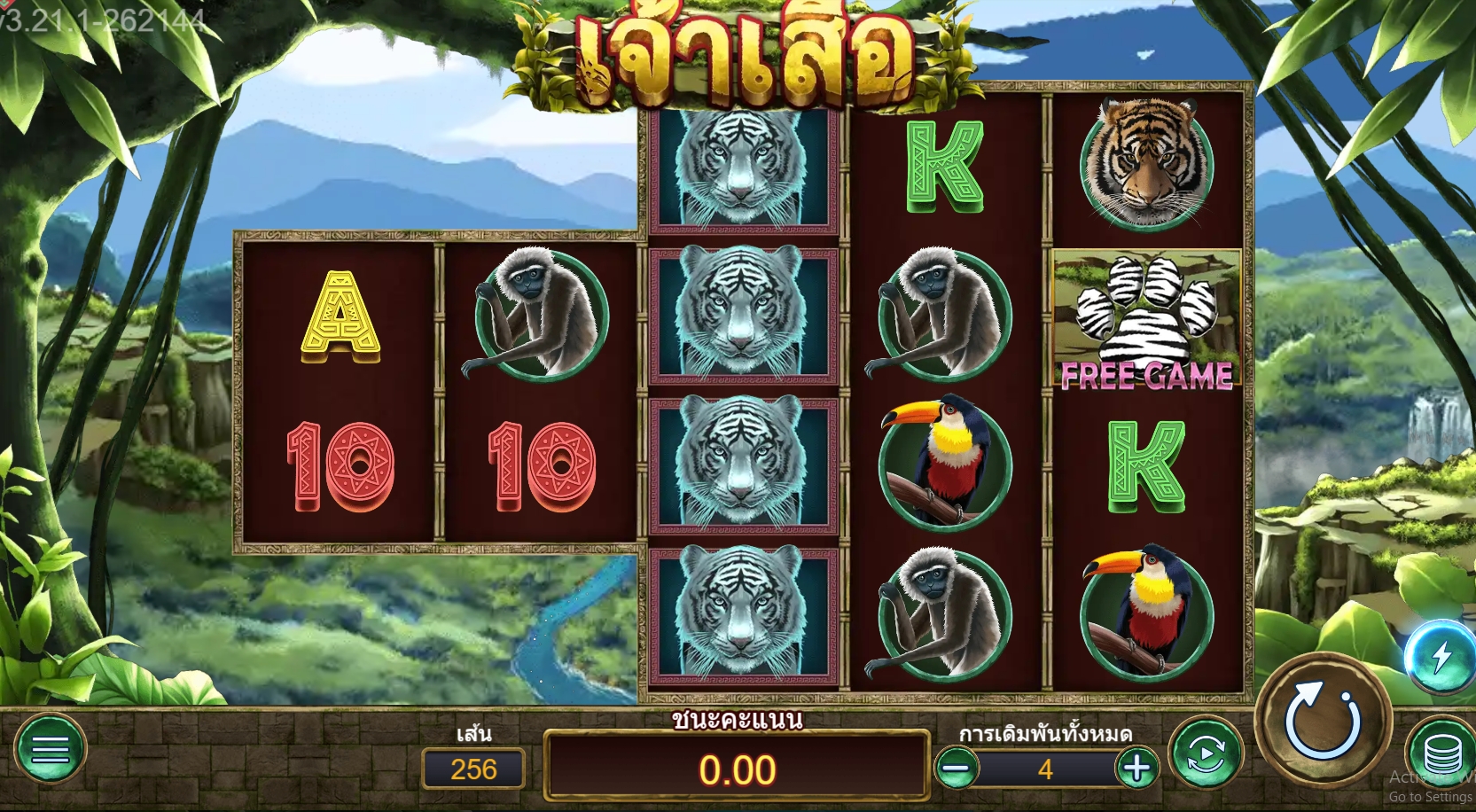Click the orange tiger symbol on last reel

tap(1145, 164)
